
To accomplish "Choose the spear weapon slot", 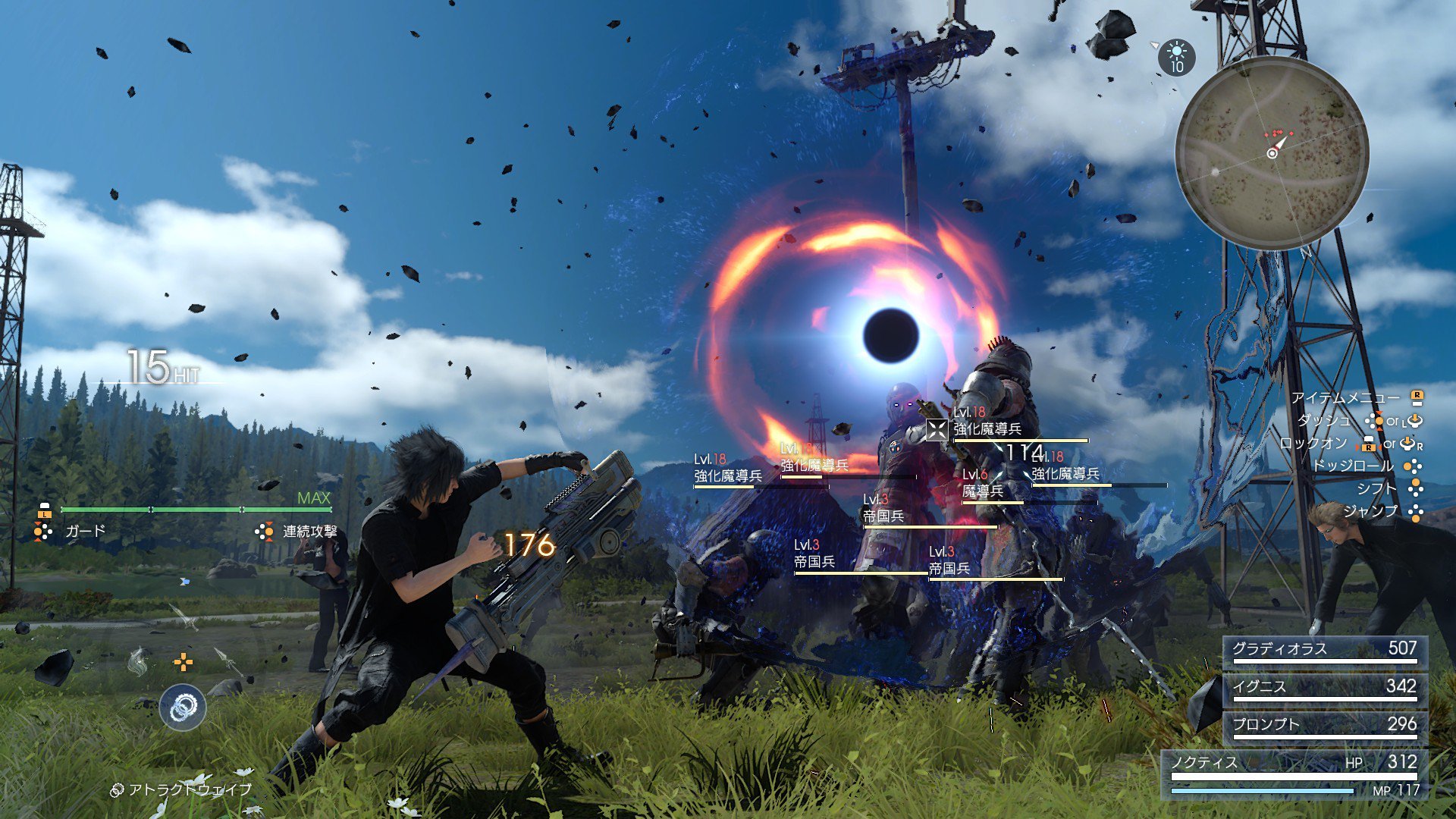I will pyautogui.click(x=227, y=660).
